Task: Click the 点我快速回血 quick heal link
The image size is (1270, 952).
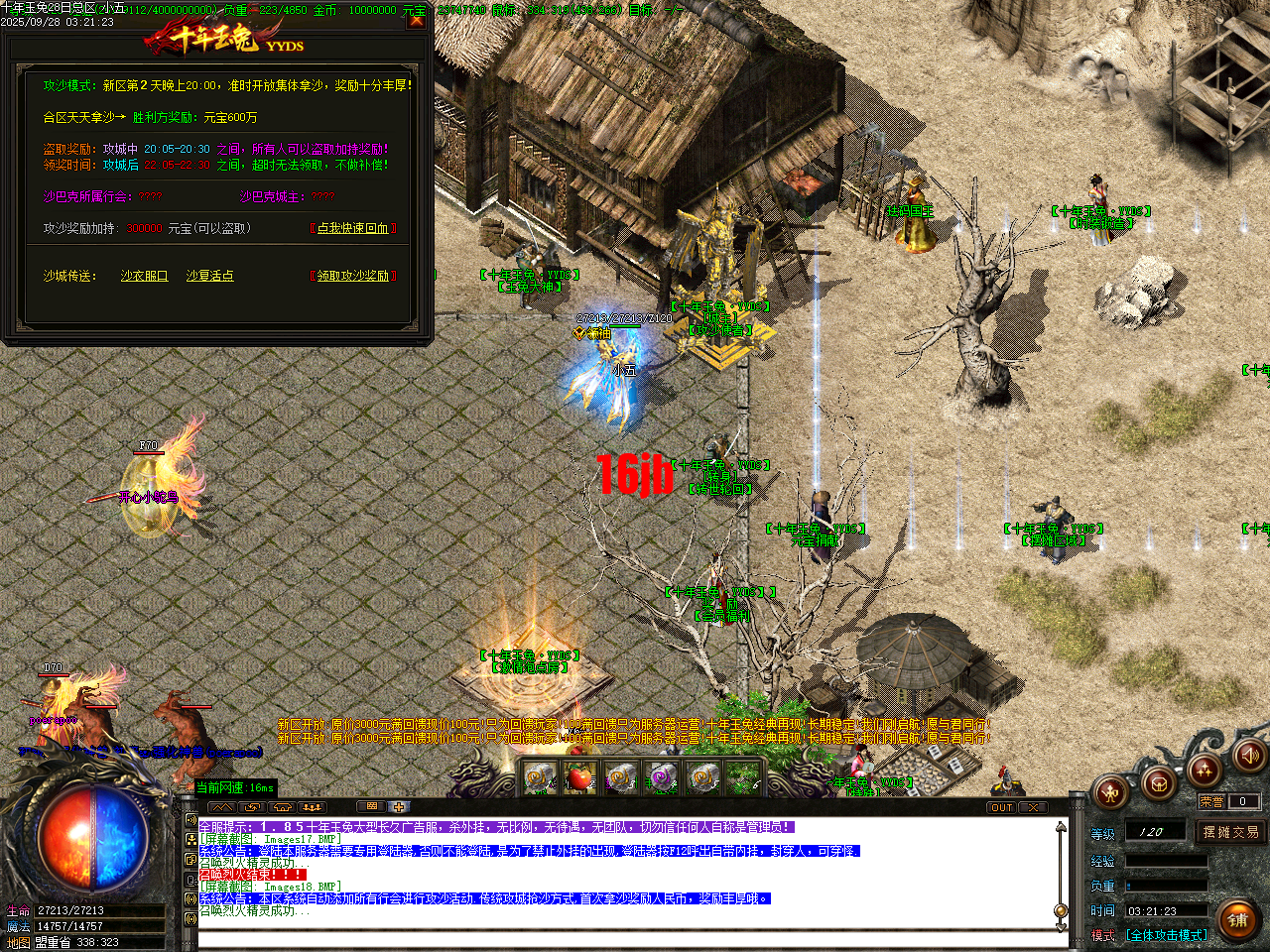Action: click(x=352, y=228)
